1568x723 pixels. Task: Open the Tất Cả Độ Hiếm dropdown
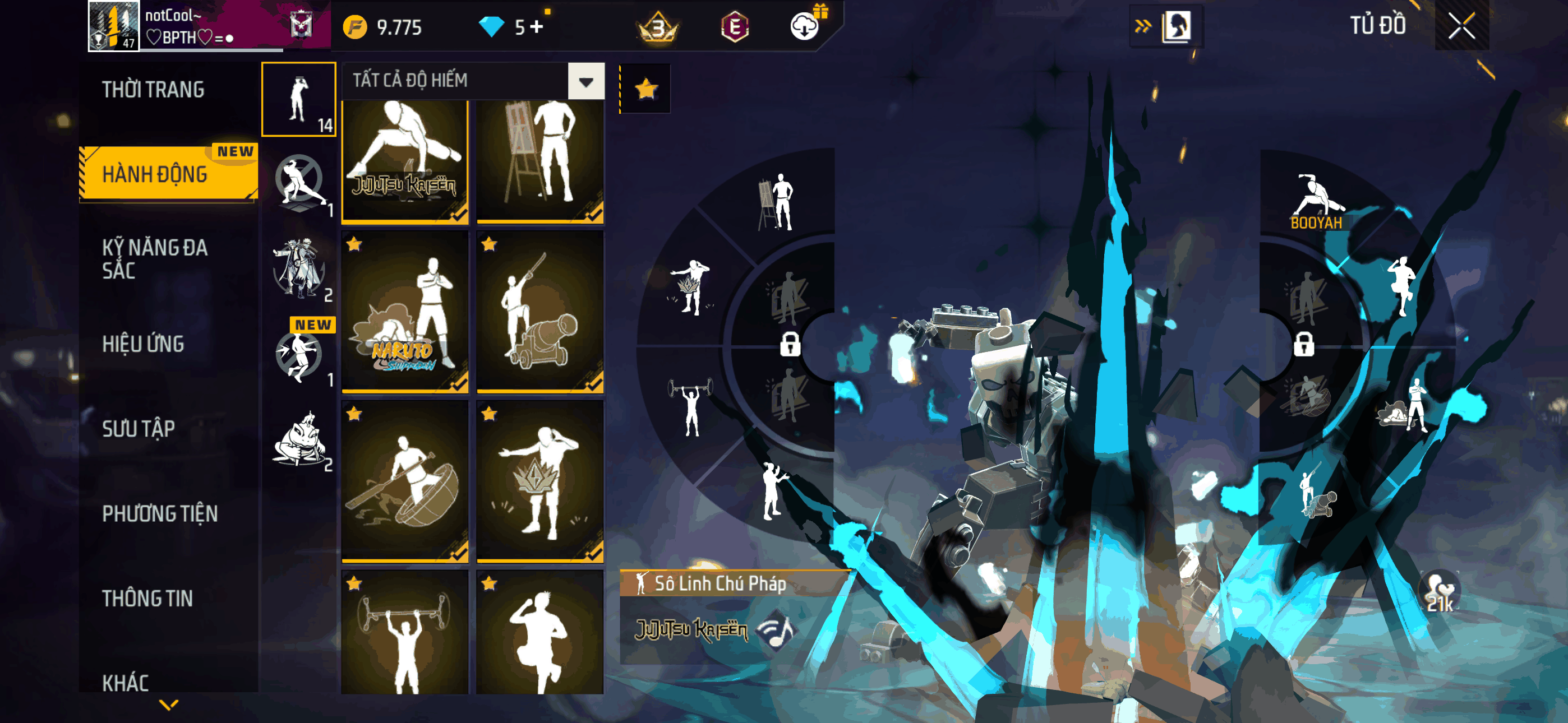tap(585, 81)
